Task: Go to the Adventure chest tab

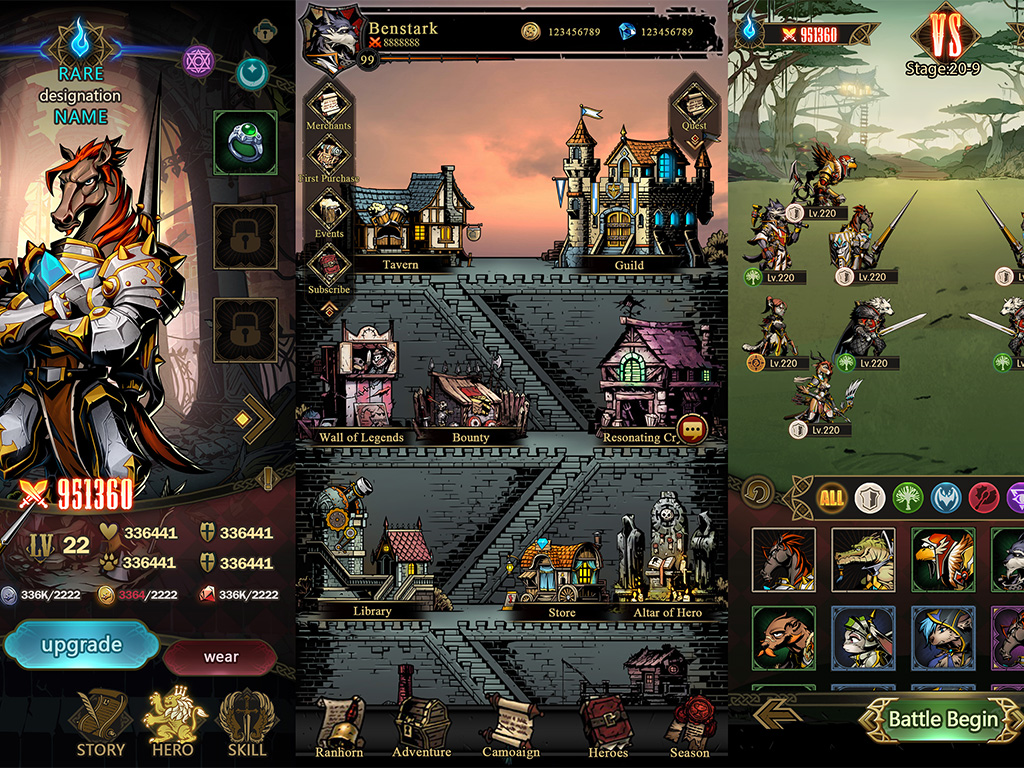Action: click(x=421, y=725)
